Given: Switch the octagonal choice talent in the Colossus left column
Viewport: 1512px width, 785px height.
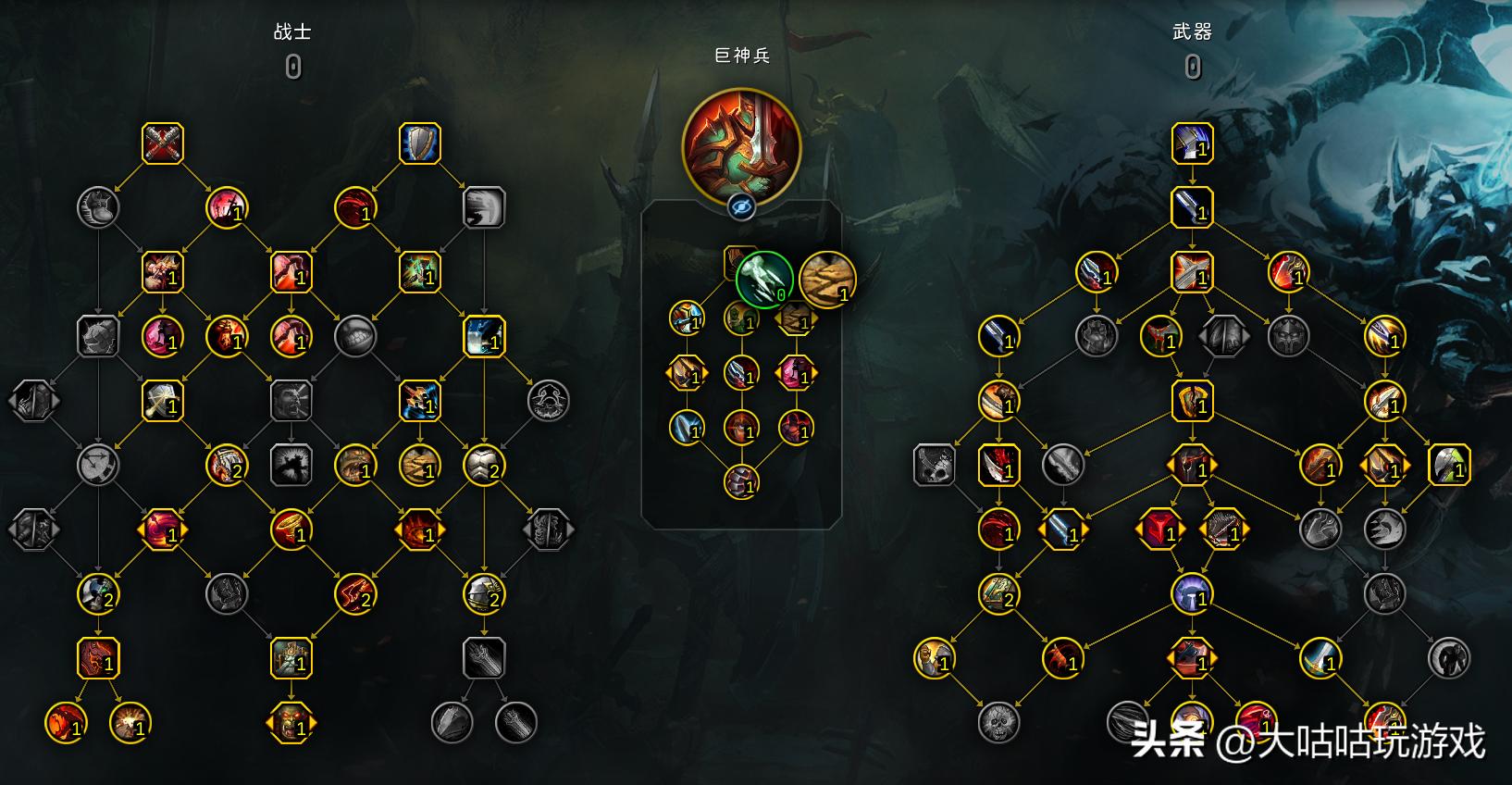Looking at the screenshot, I should pyautogui.click(x=688, y=373).
